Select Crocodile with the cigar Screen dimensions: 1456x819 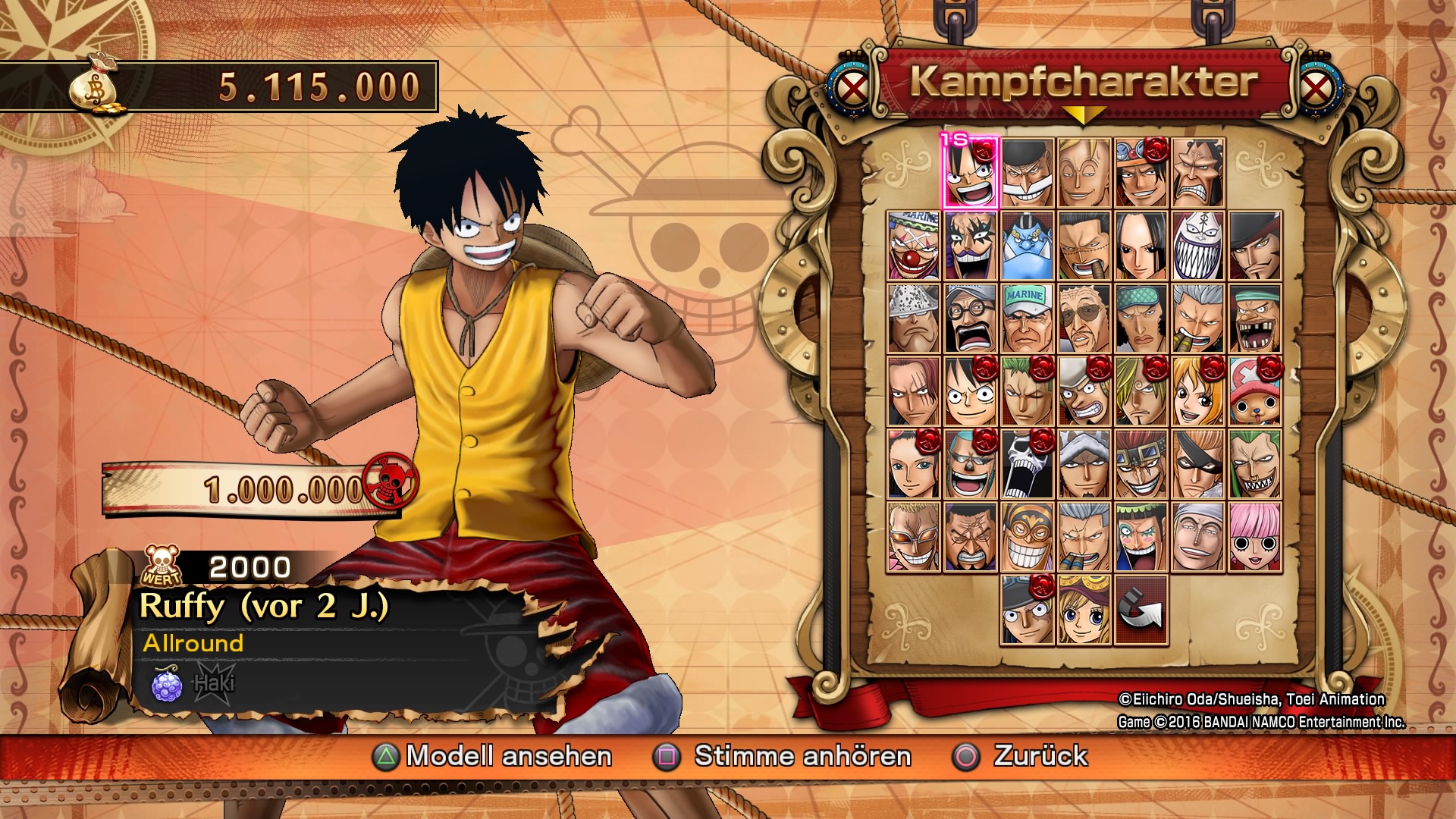tap(1084, 246)
